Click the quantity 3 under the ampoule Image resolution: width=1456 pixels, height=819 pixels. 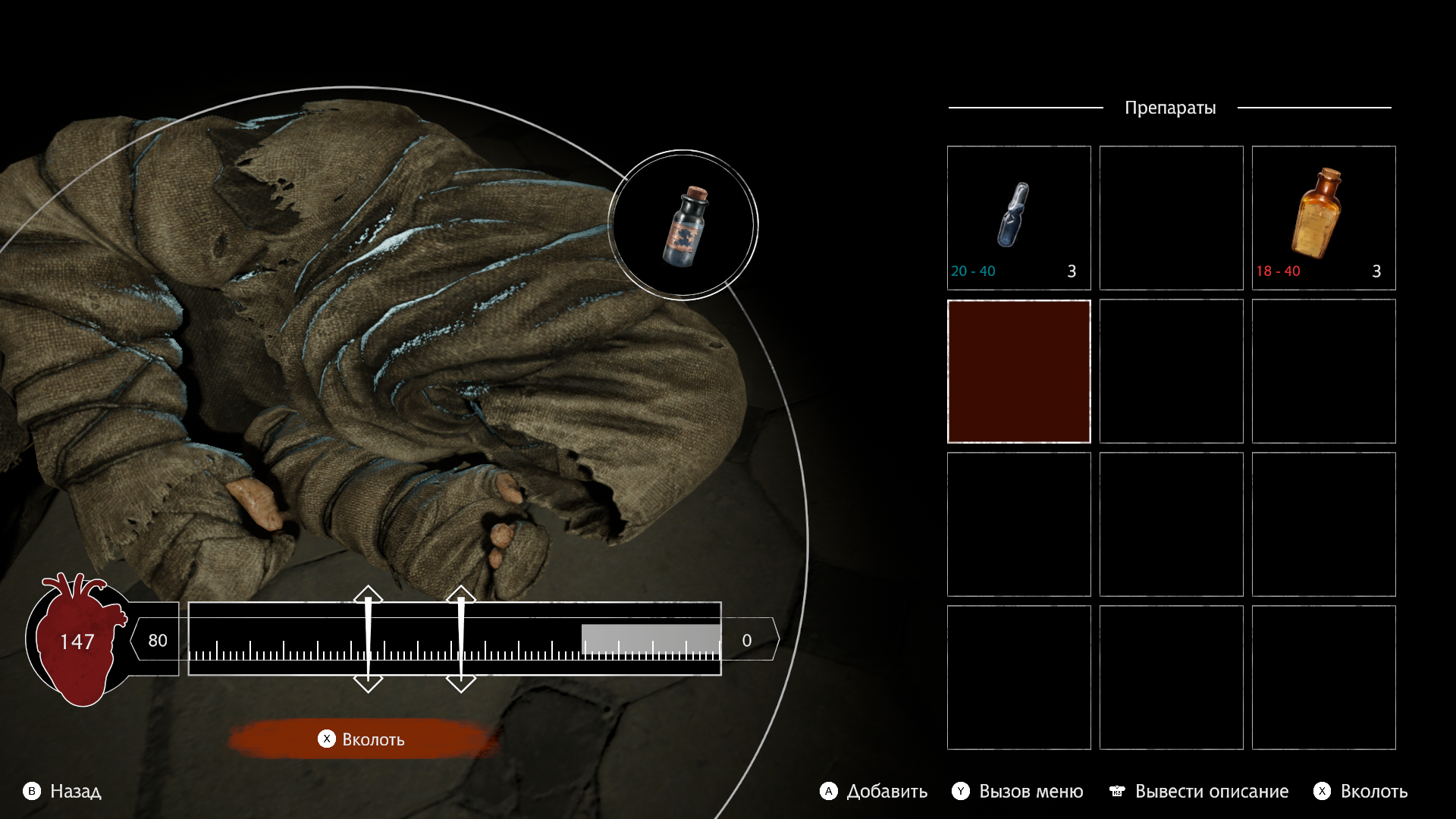pyautogui.click(x=1072, y=271)
